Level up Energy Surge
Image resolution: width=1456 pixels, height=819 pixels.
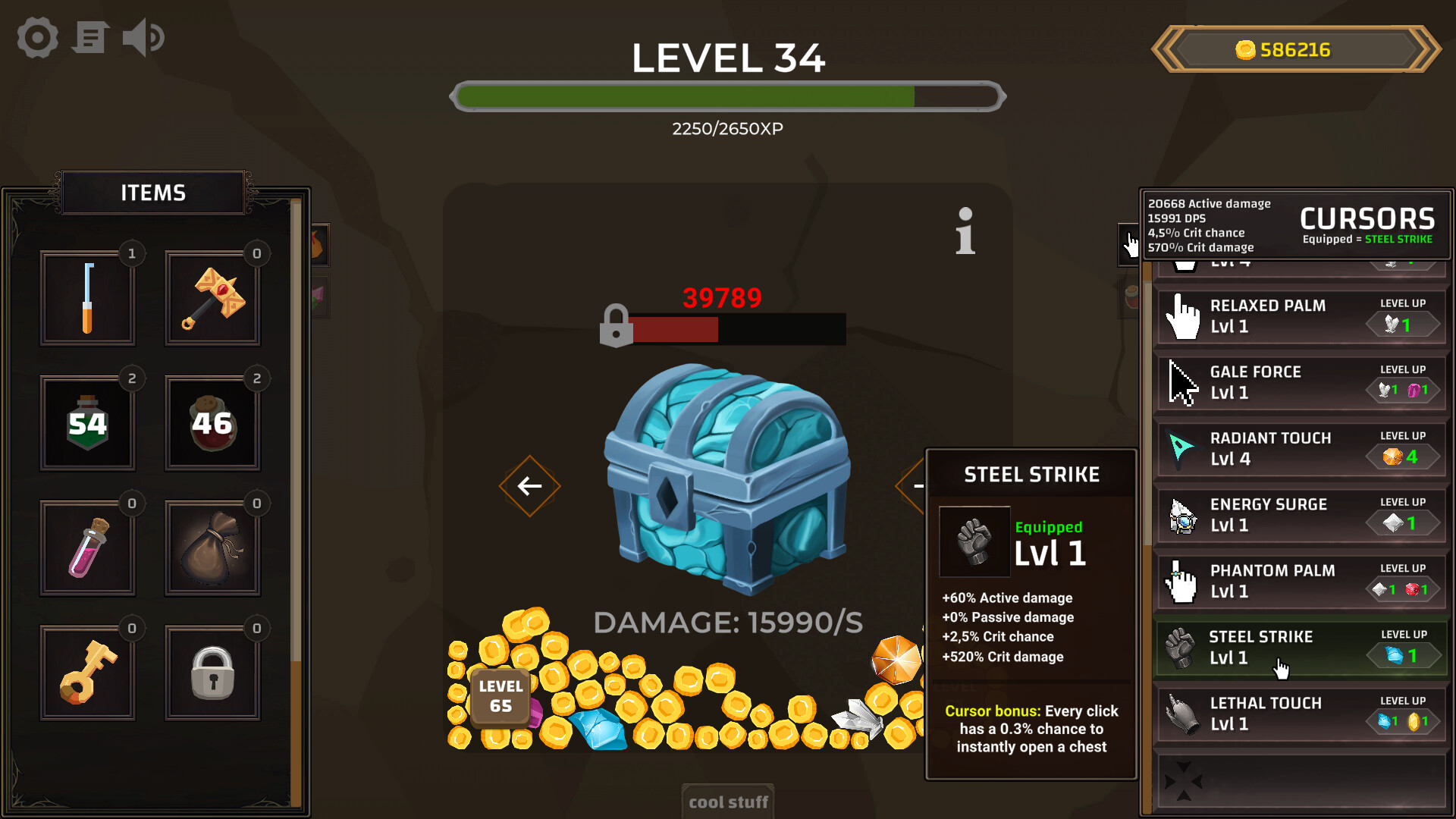[1403, 523]
